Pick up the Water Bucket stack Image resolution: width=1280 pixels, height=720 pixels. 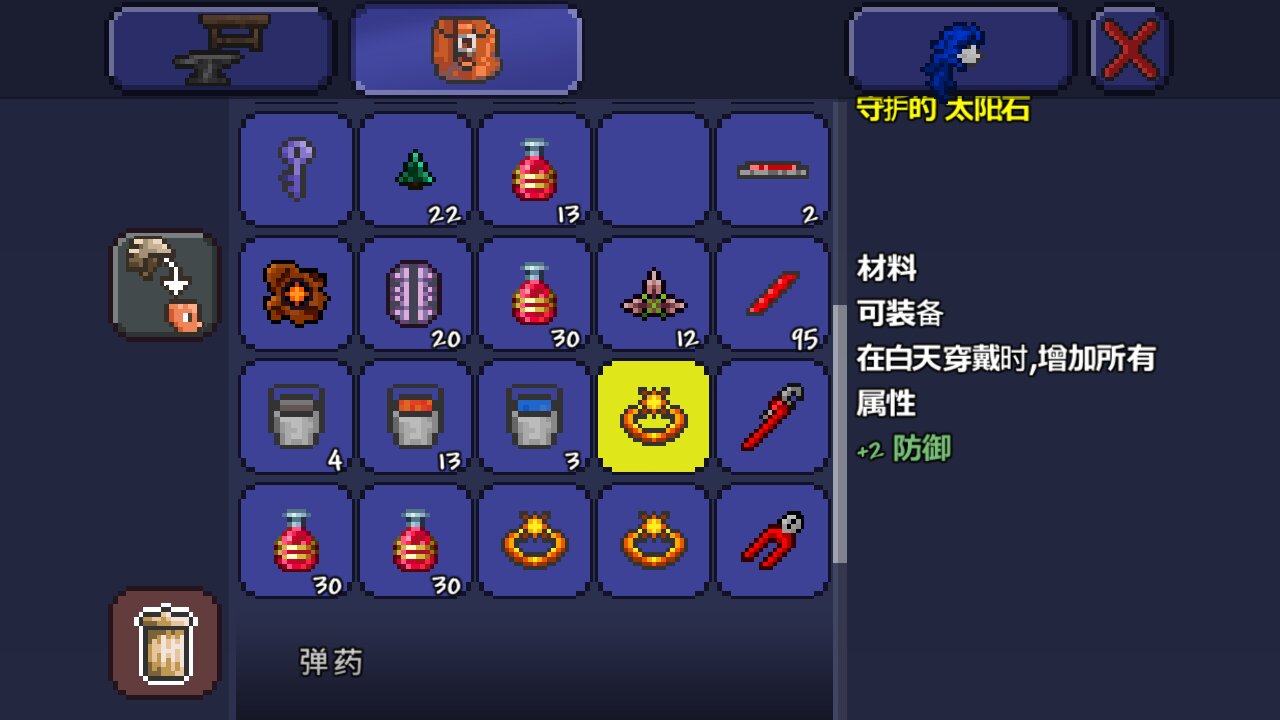click(x=534, y=416)
